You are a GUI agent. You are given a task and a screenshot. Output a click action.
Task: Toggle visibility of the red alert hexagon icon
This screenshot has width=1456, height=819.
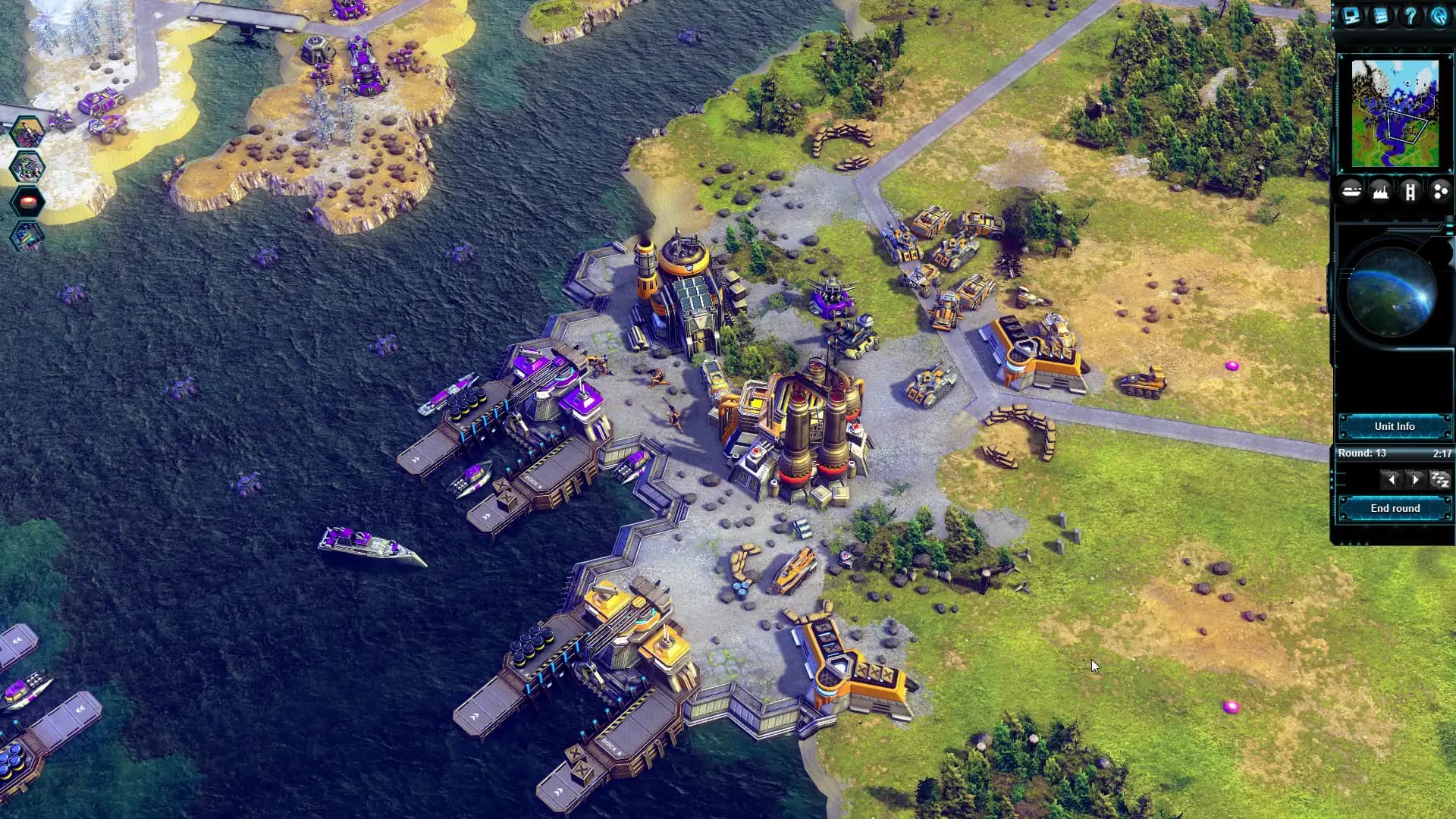[x=27, y=201]
